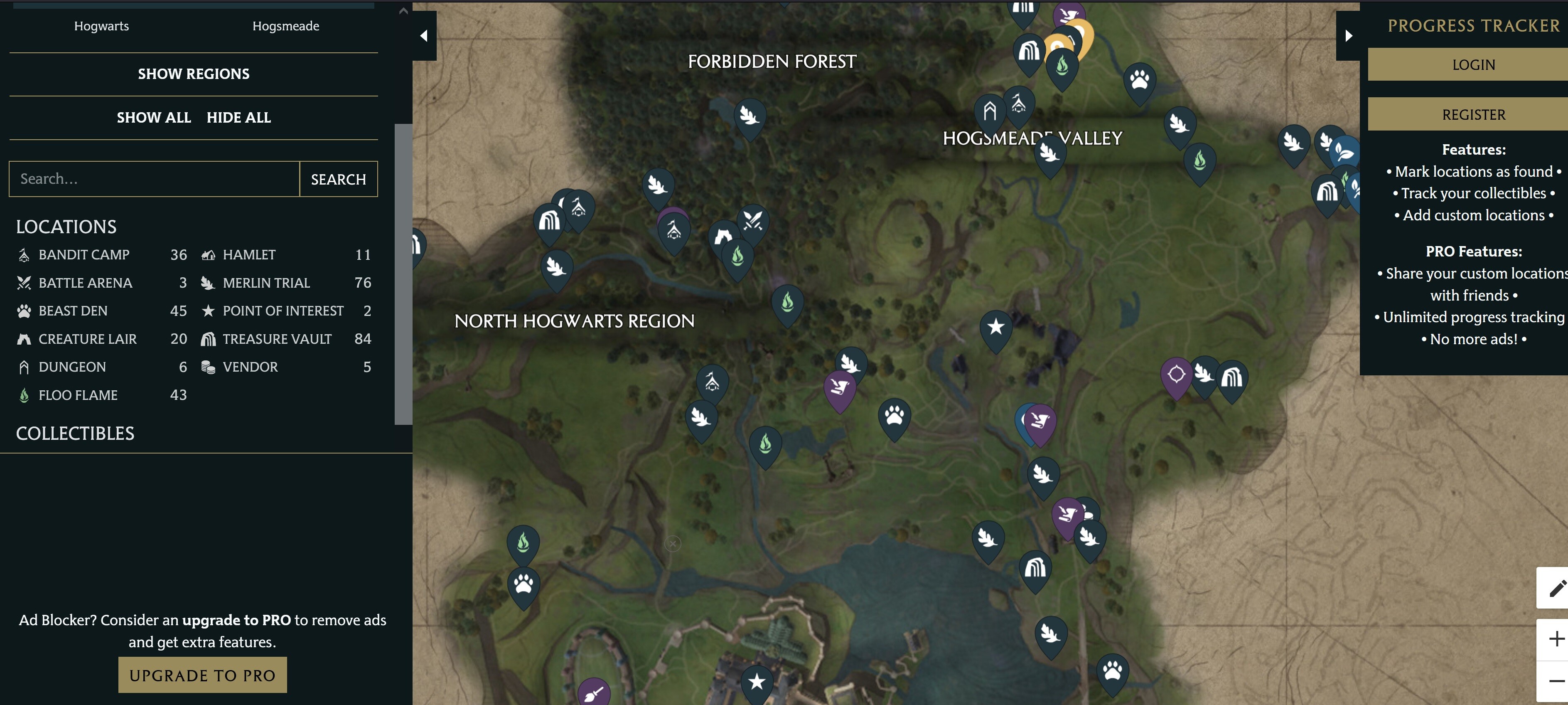Click the Register button
1568x705 pixels.
pos(1473,114)
